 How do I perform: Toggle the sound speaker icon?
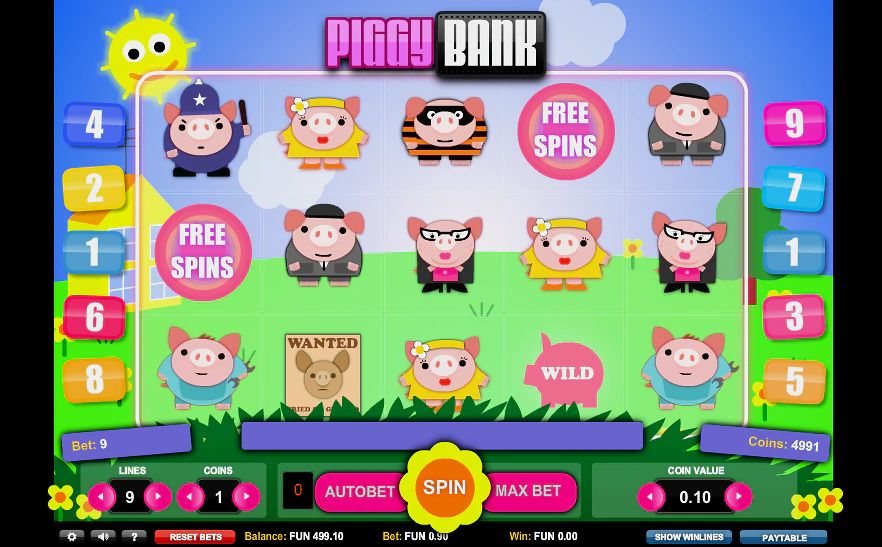coord(103,536)
